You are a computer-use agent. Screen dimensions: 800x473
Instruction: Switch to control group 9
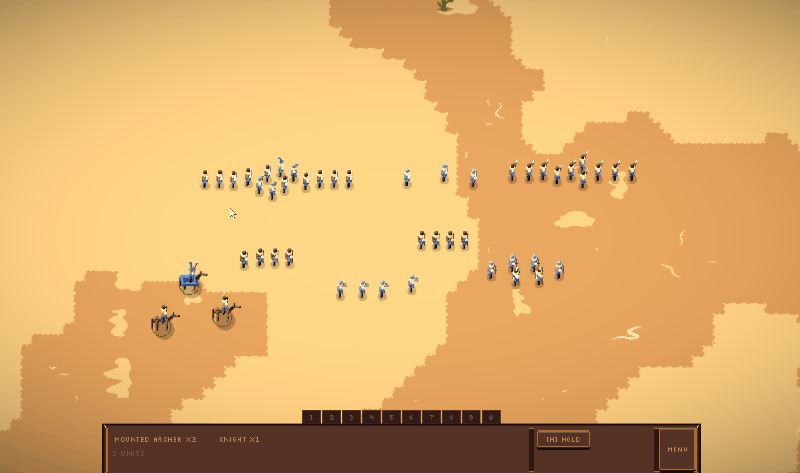471,417
